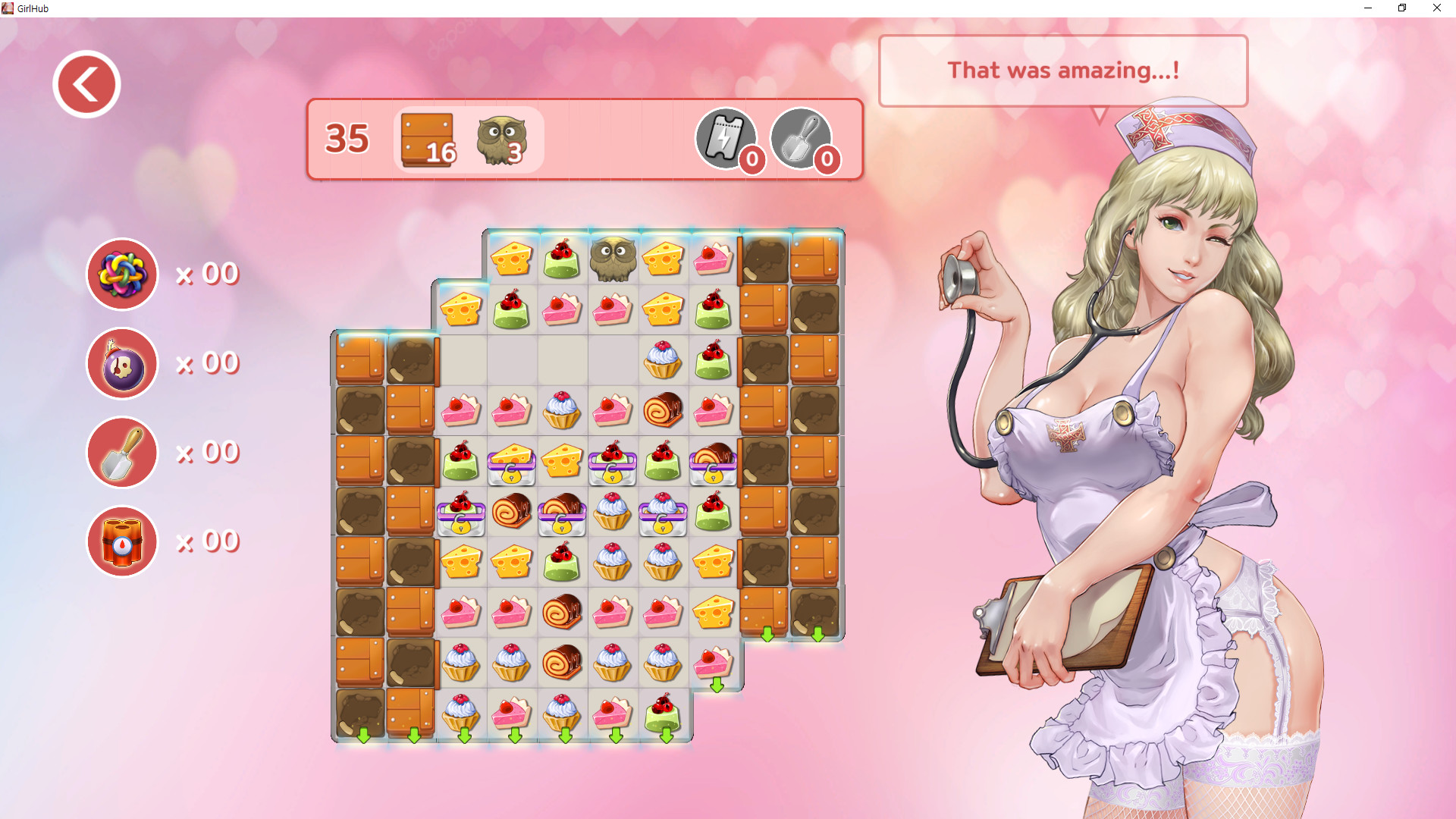Activate the dynamite booster
Image resolution: width=1456 pixels, height=819 pixels.
(x=121, y=541)
